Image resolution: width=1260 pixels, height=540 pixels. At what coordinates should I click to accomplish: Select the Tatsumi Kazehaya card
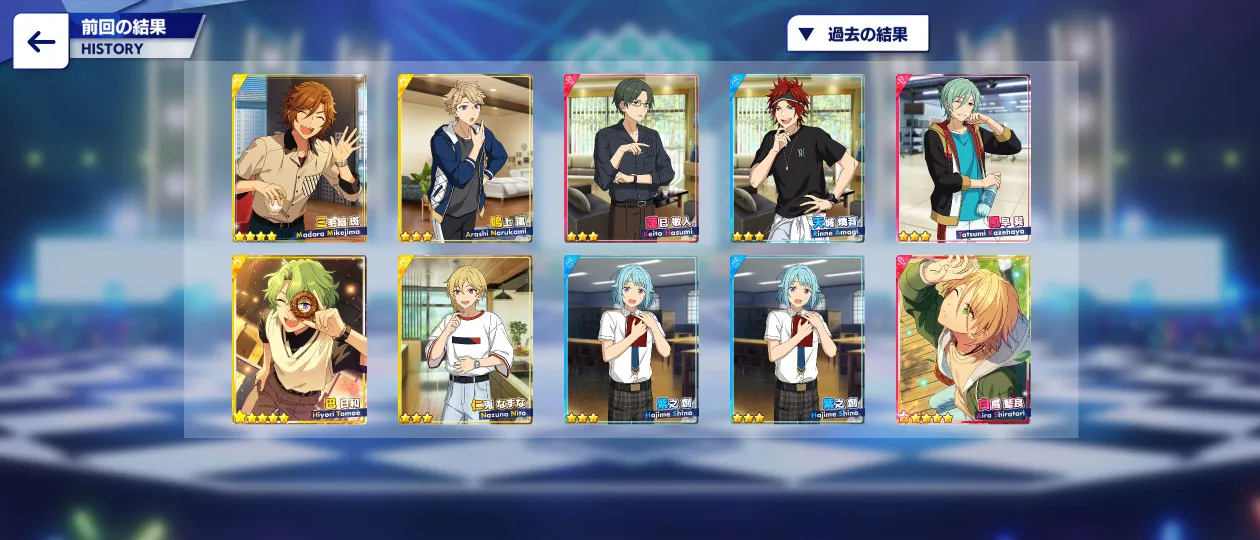point(963,158)
